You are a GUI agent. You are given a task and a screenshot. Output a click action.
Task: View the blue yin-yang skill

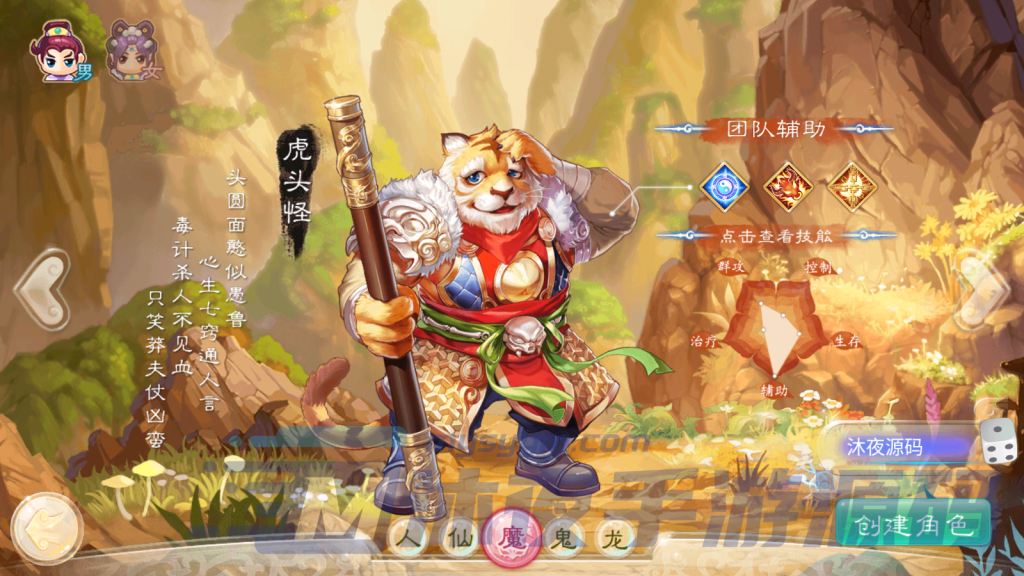pyautogui.click(x=724, y=186)
